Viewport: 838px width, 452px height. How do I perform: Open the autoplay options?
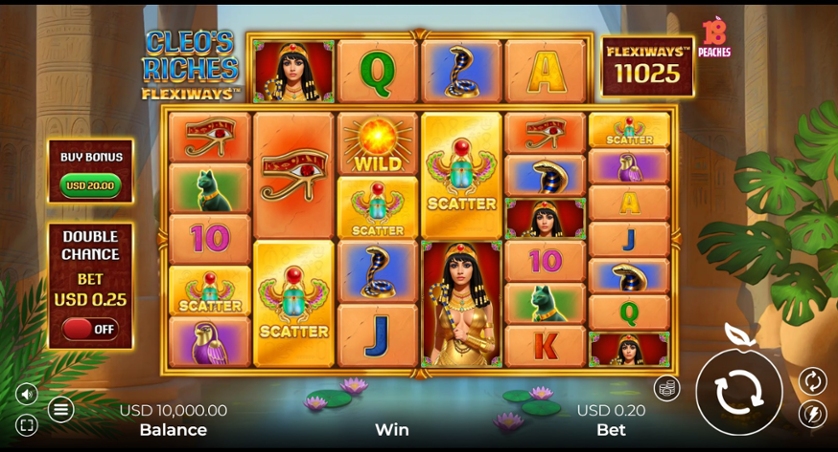point(812,380)
